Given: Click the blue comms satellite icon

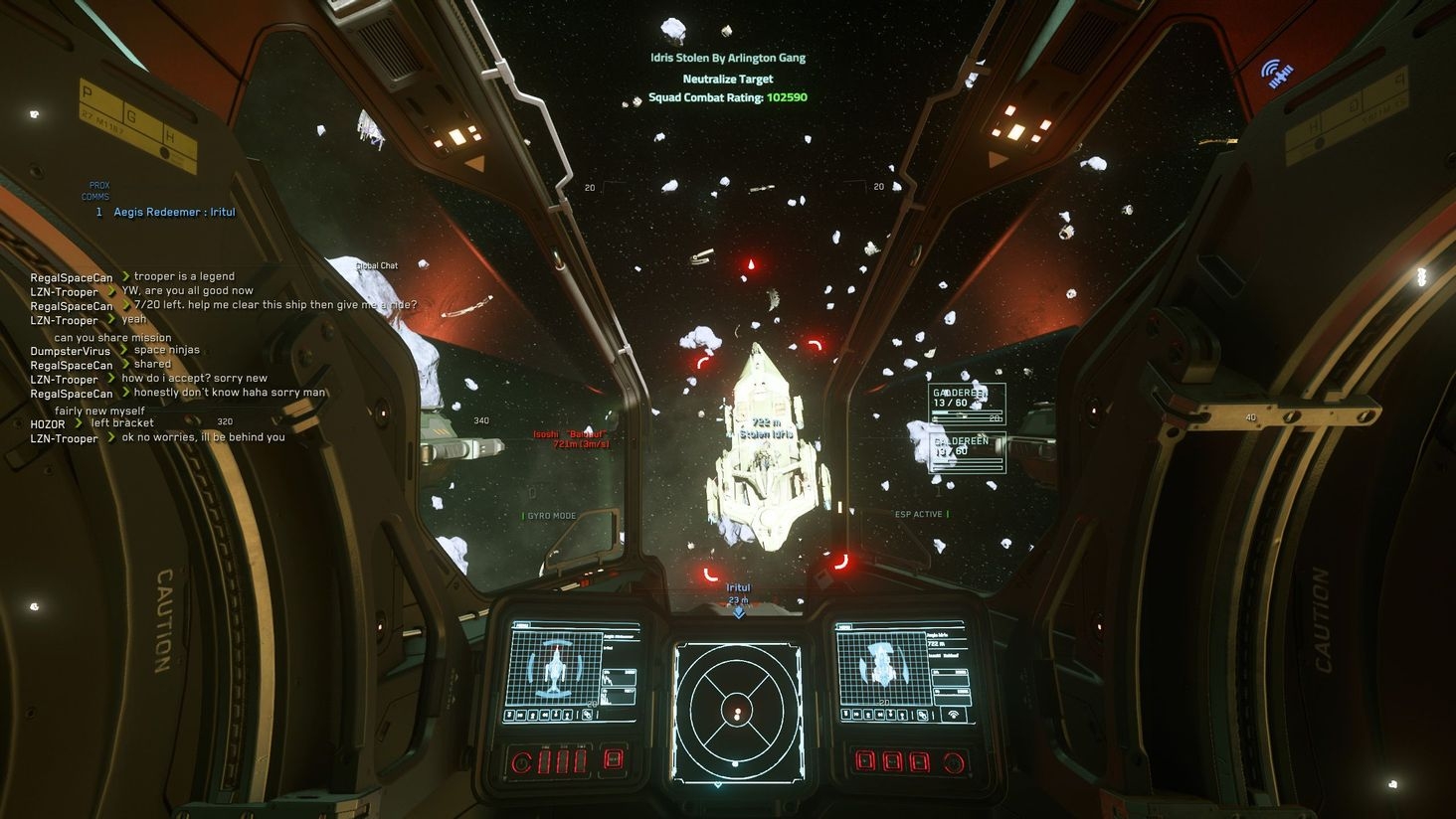Looking at the screenshot, I should 1276,73.
